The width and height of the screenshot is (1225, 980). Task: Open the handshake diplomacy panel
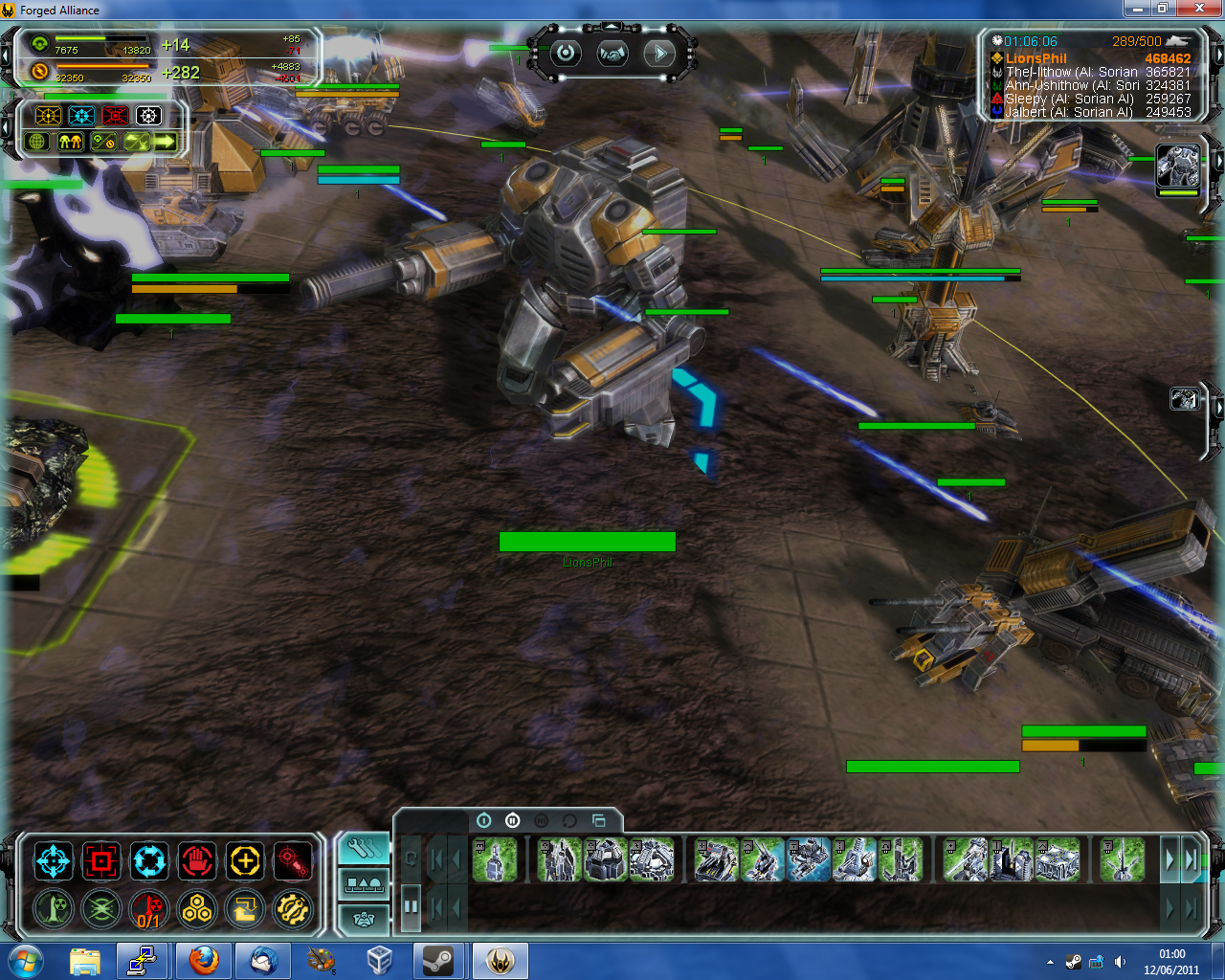(x=612, y=54)
